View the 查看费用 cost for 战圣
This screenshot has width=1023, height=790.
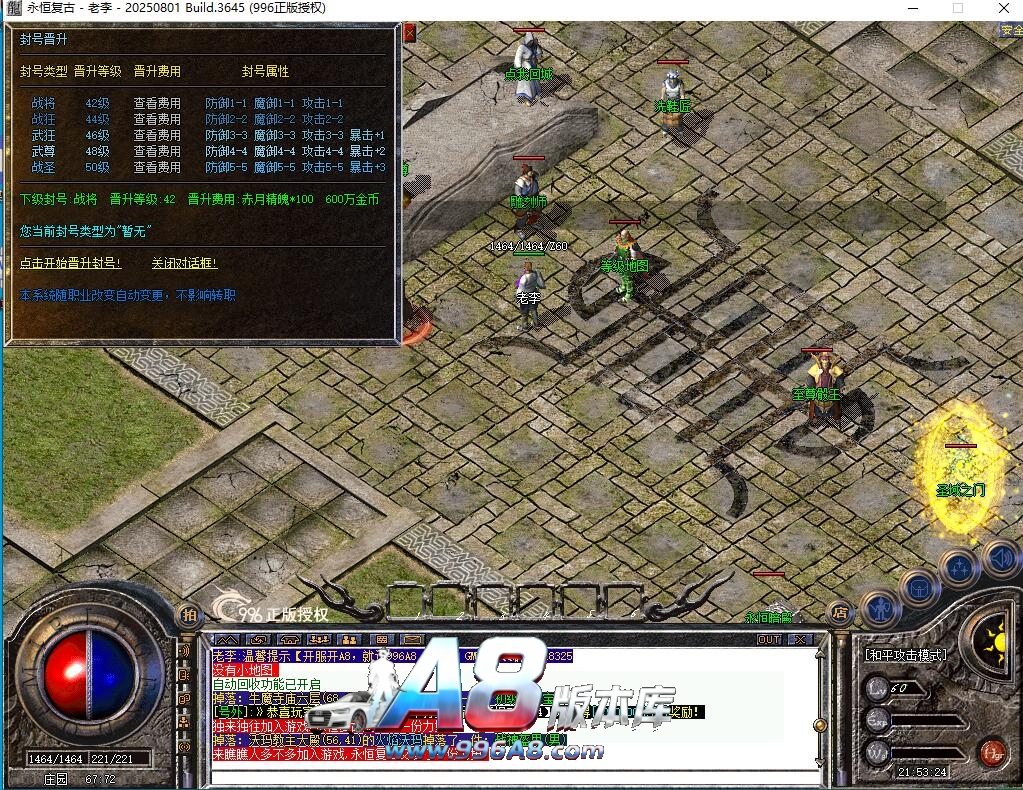click(x=157, y=167)
